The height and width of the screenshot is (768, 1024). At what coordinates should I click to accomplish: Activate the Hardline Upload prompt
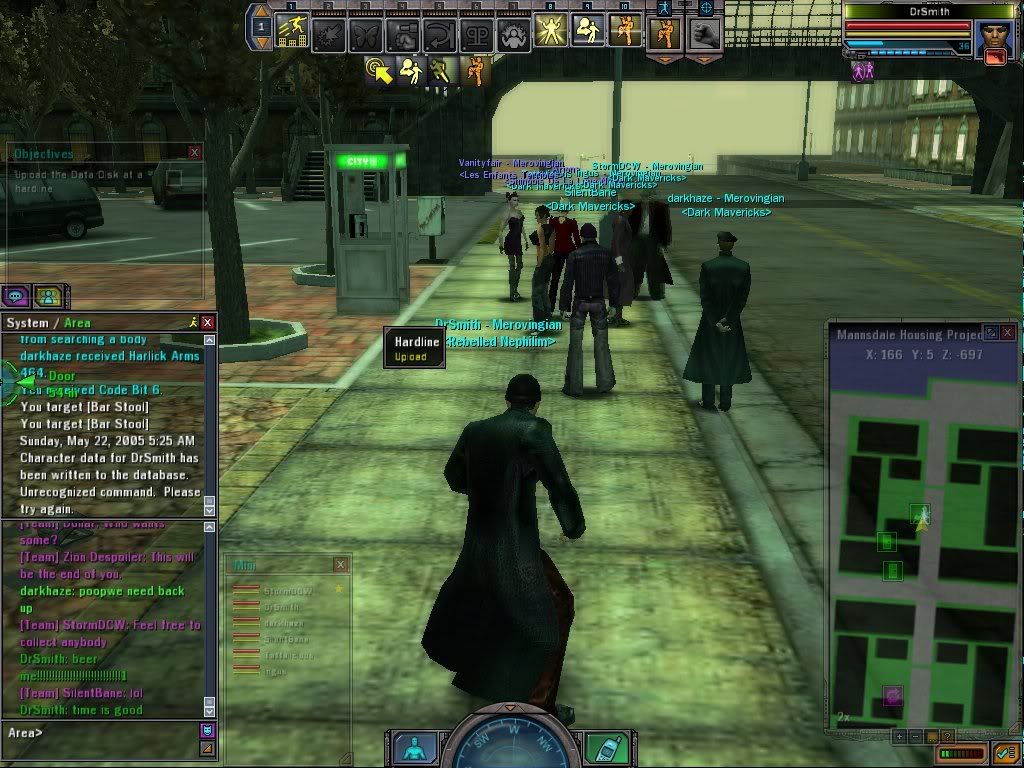click(x=415, y=349)
